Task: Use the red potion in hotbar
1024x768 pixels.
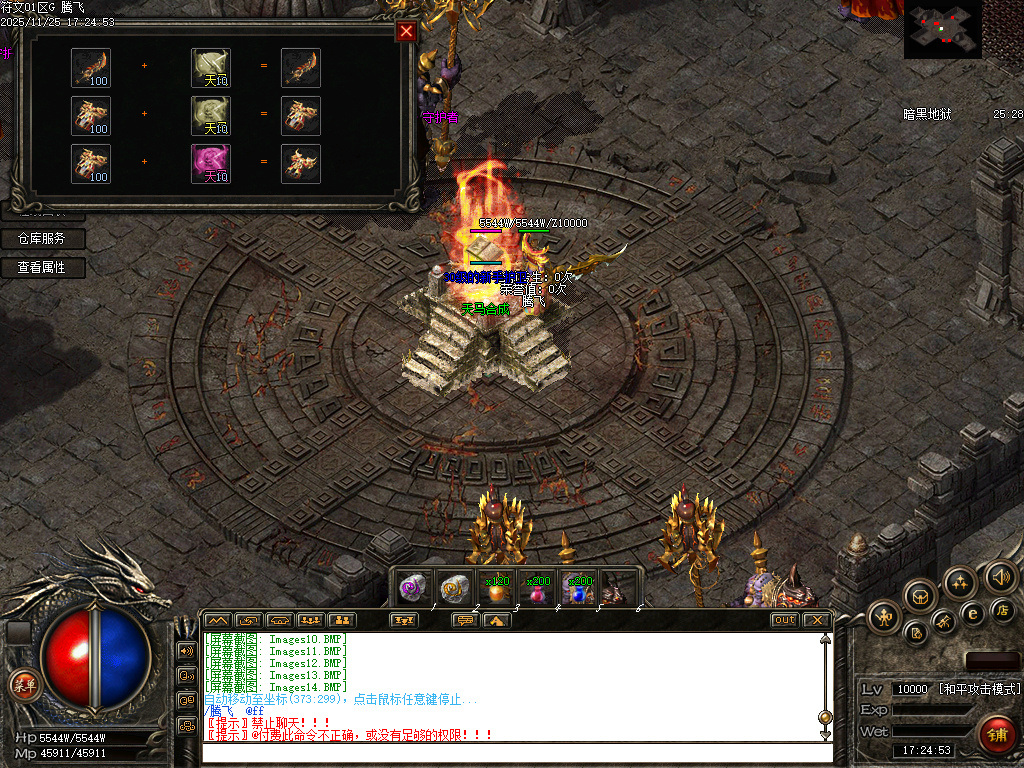Action: coord(537,589)
